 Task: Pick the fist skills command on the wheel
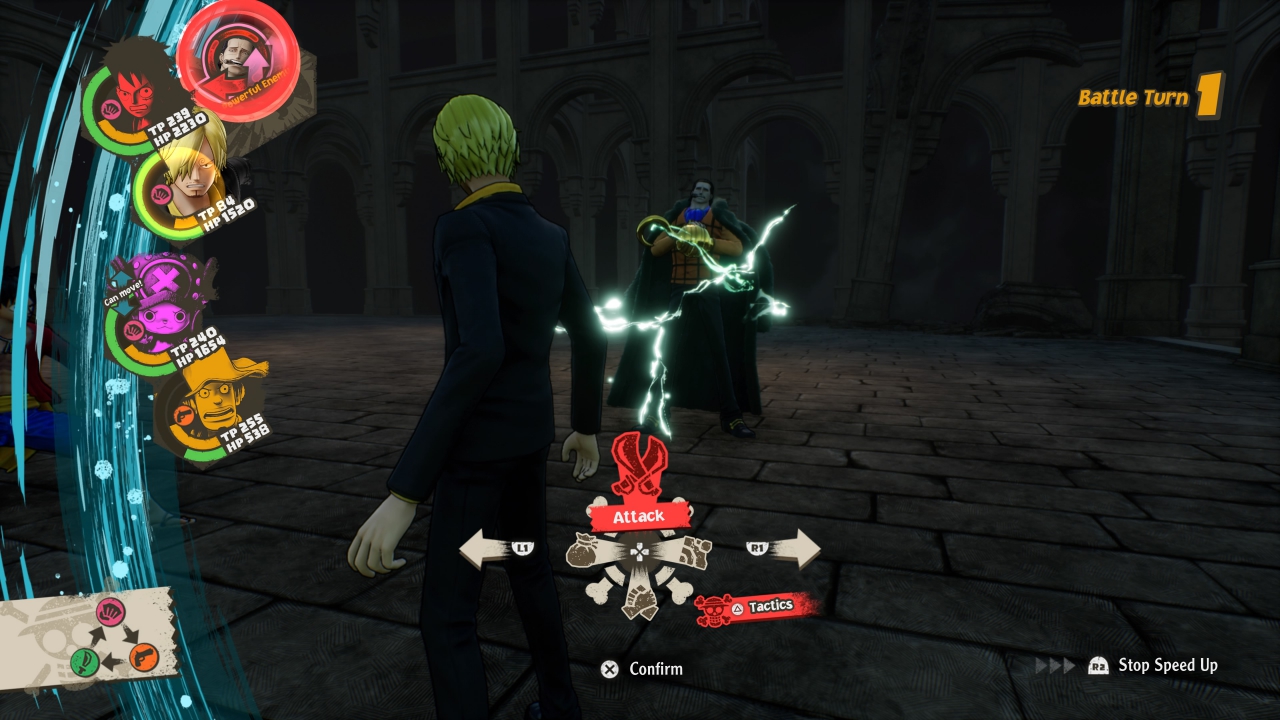[691, 551]
